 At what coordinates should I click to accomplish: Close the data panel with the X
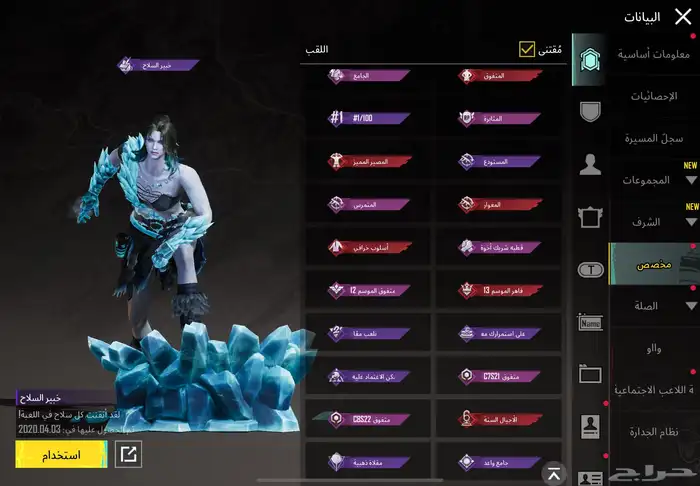(683, 15)
